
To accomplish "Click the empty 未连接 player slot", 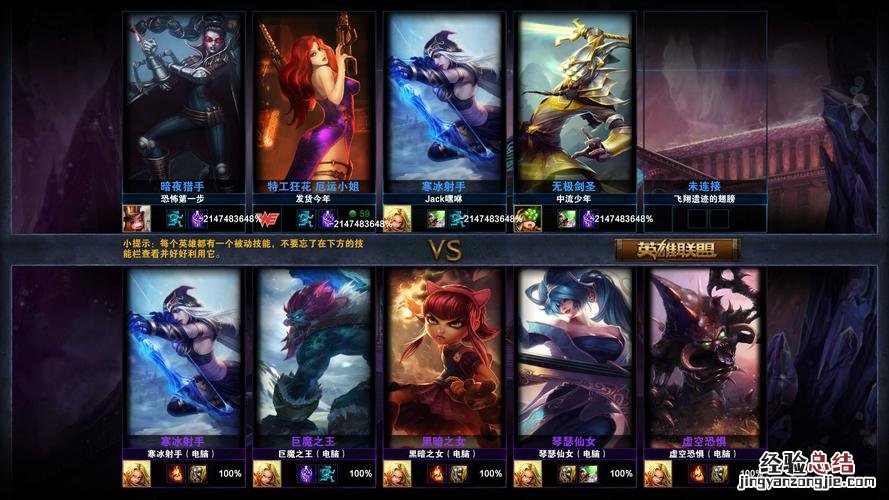I will tap(704, 98).
